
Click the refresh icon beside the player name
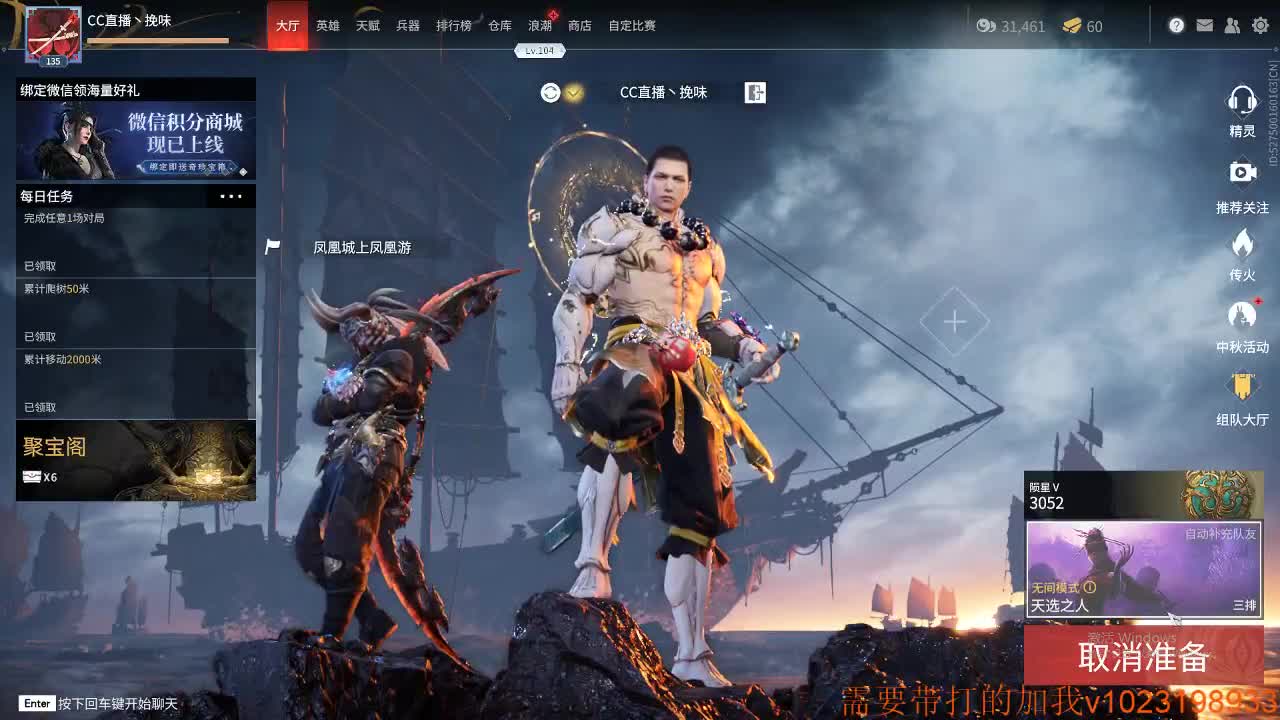point(547,92)
